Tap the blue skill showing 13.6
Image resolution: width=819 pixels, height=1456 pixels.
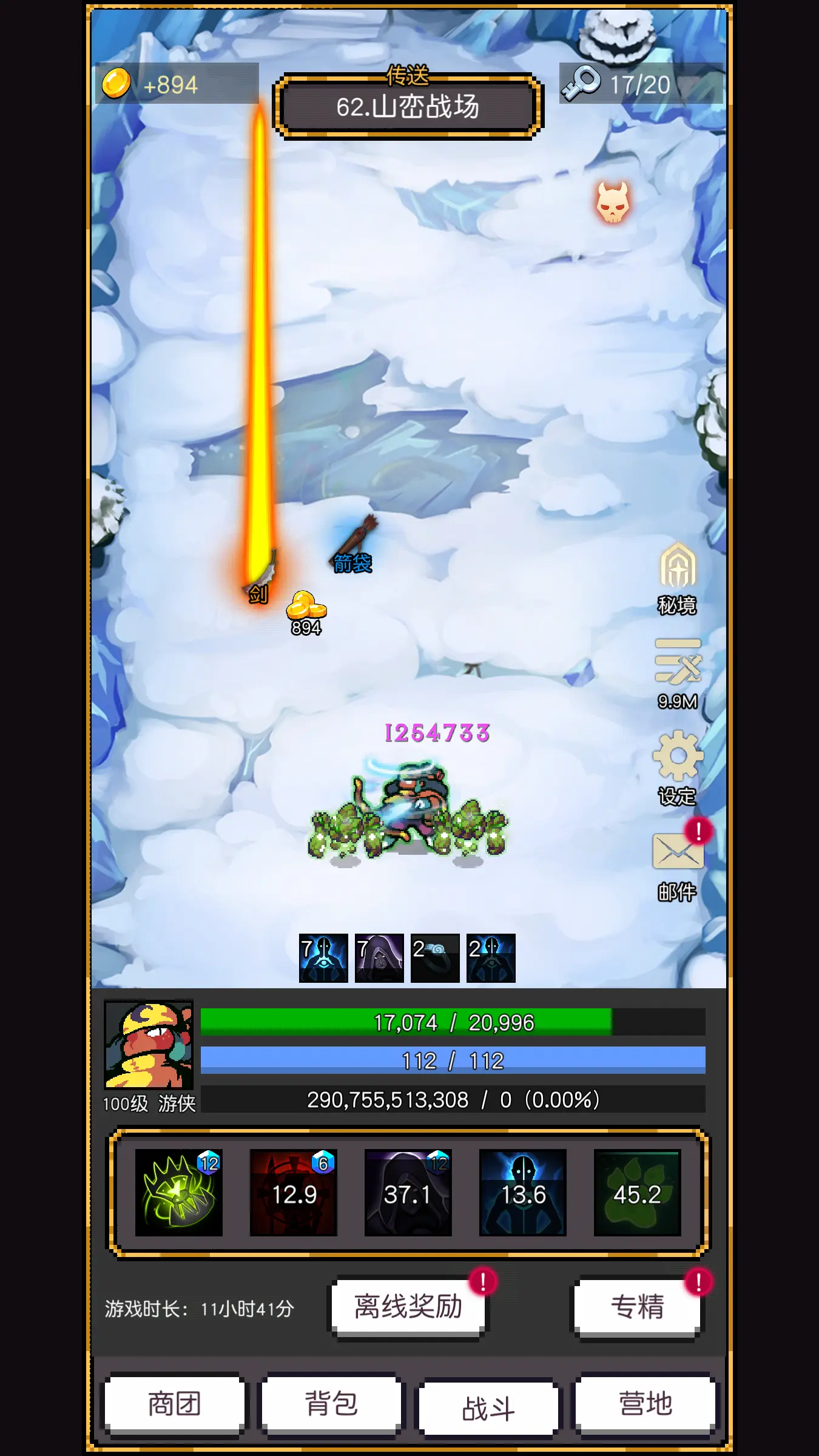click(523, 1192)
